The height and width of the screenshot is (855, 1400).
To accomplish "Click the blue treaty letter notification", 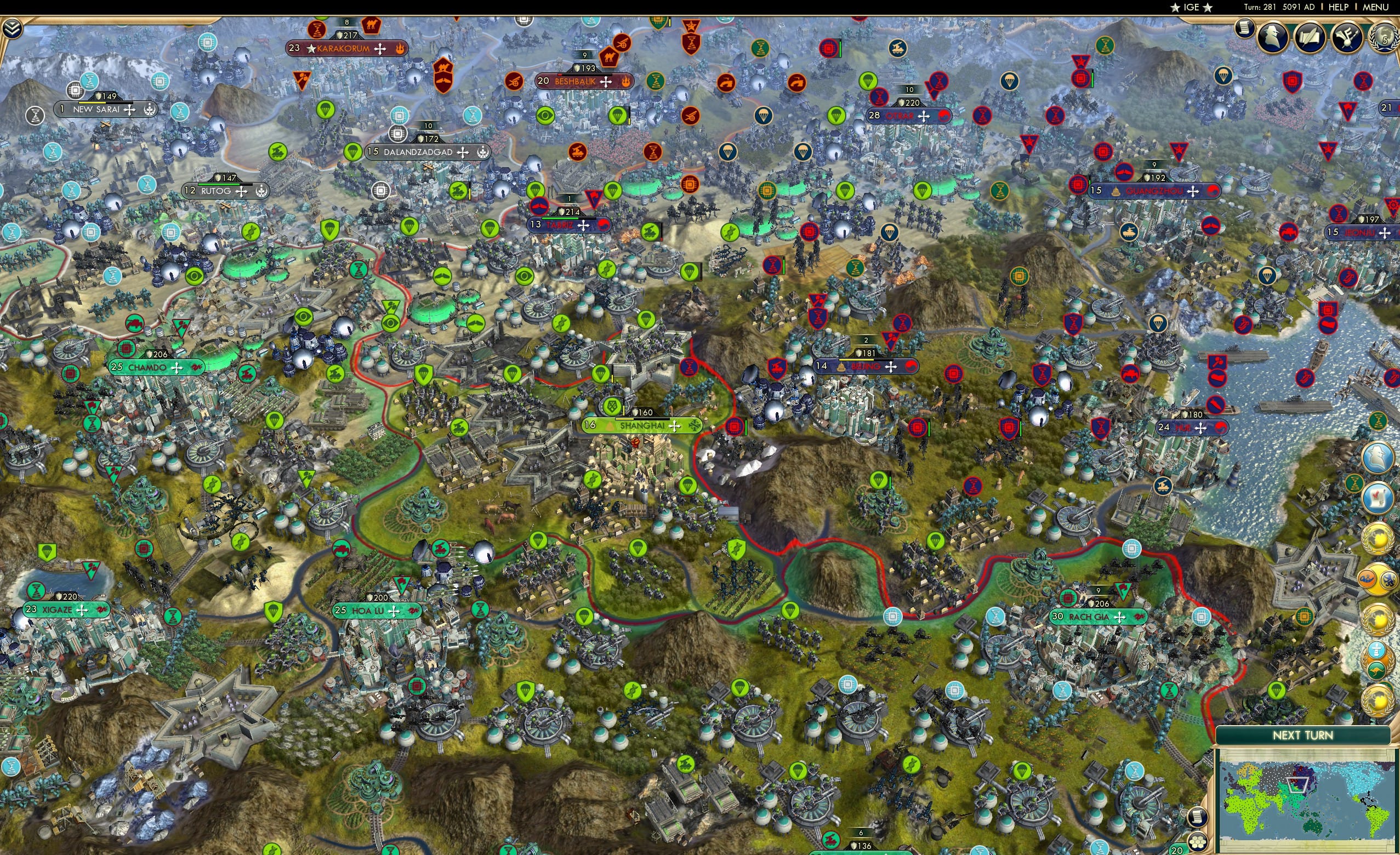I will pos(1377,498).
